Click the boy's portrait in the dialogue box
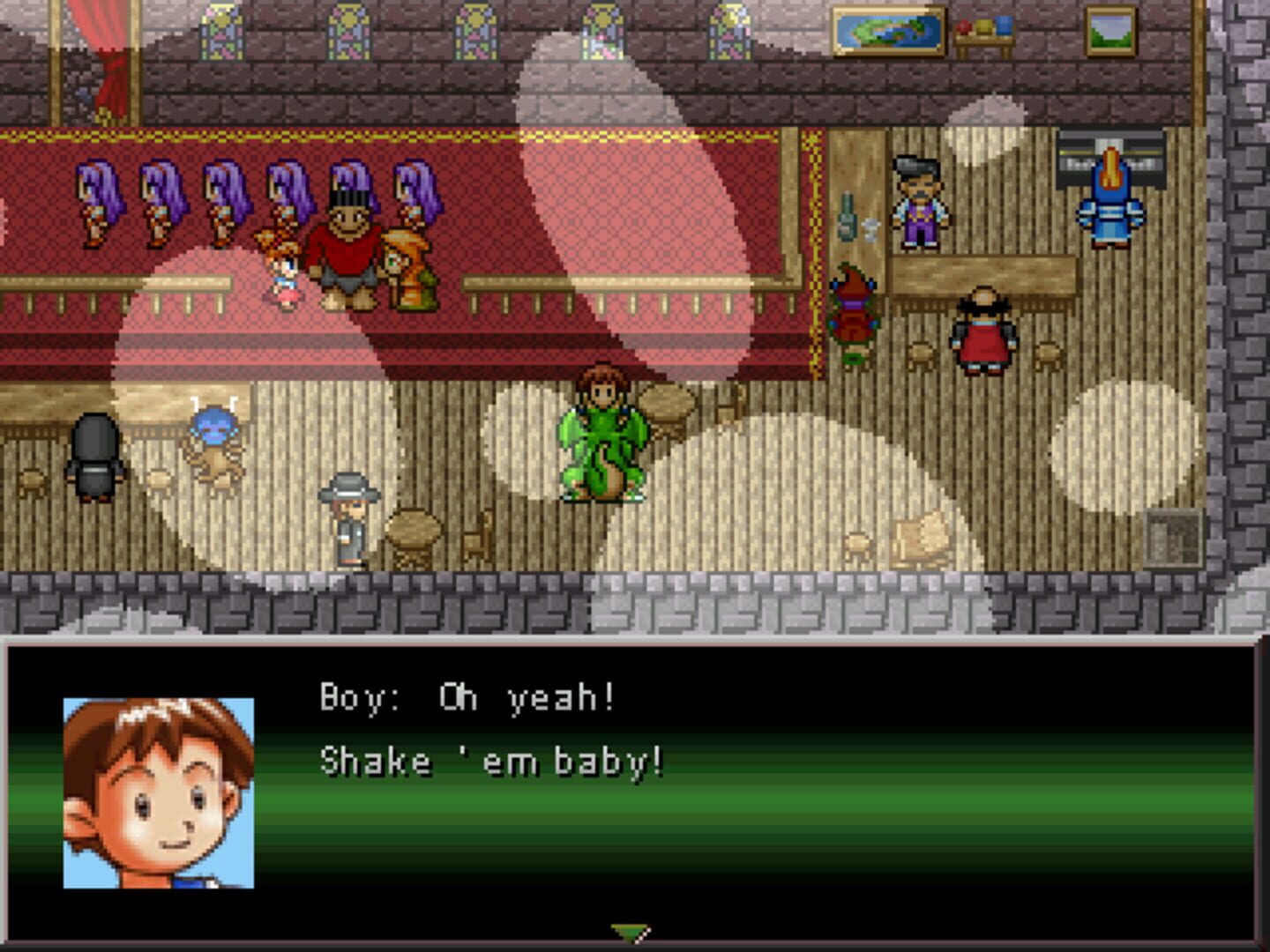 click(x=155, y=792)
